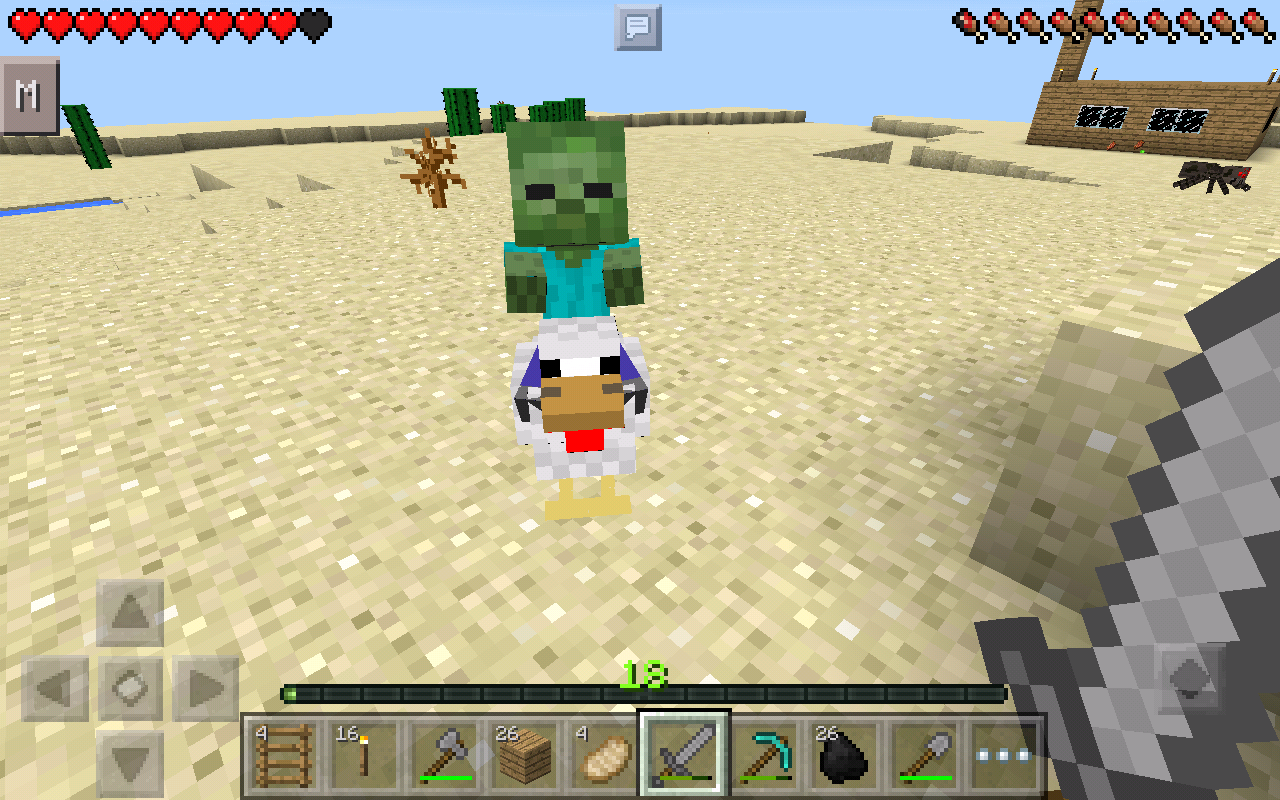Strafe left using the left arrow
The width and height of the screenshot is (1280, 800).
tap(55, 688)
